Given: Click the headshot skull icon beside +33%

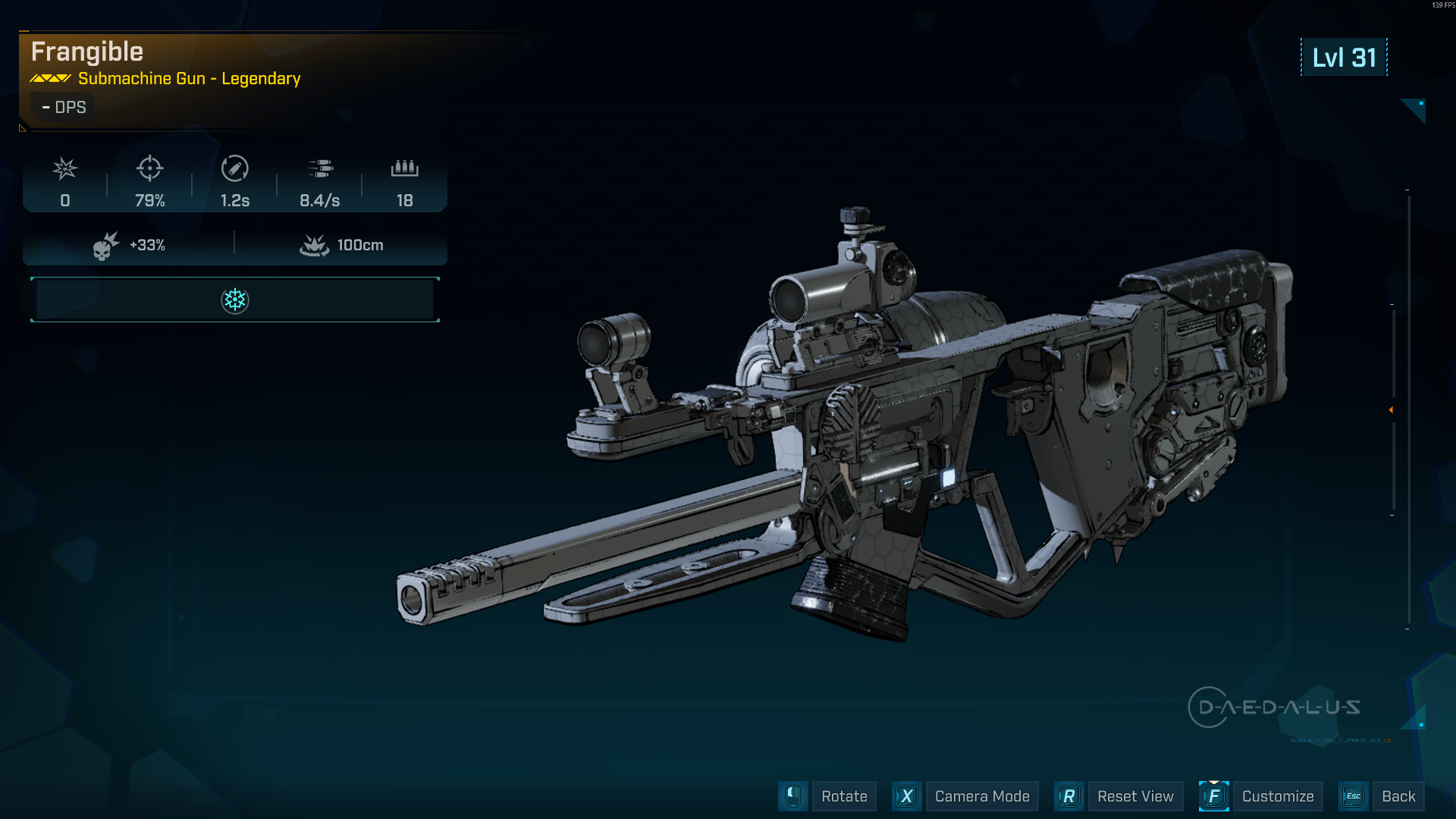Looking at the screenshot, I should (105, 244).
